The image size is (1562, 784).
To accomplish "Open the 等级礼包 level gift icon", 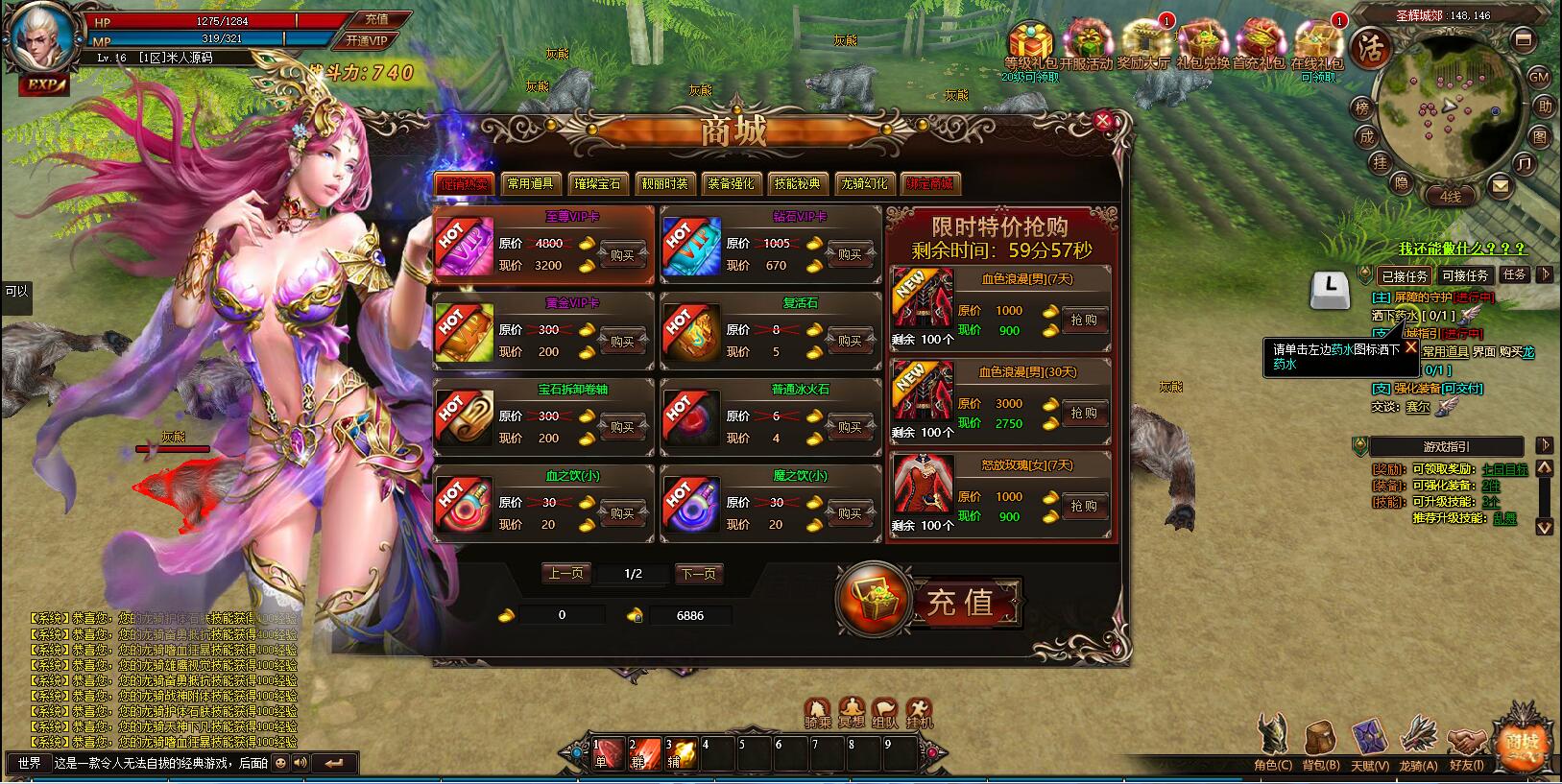I will point(1030,44).
